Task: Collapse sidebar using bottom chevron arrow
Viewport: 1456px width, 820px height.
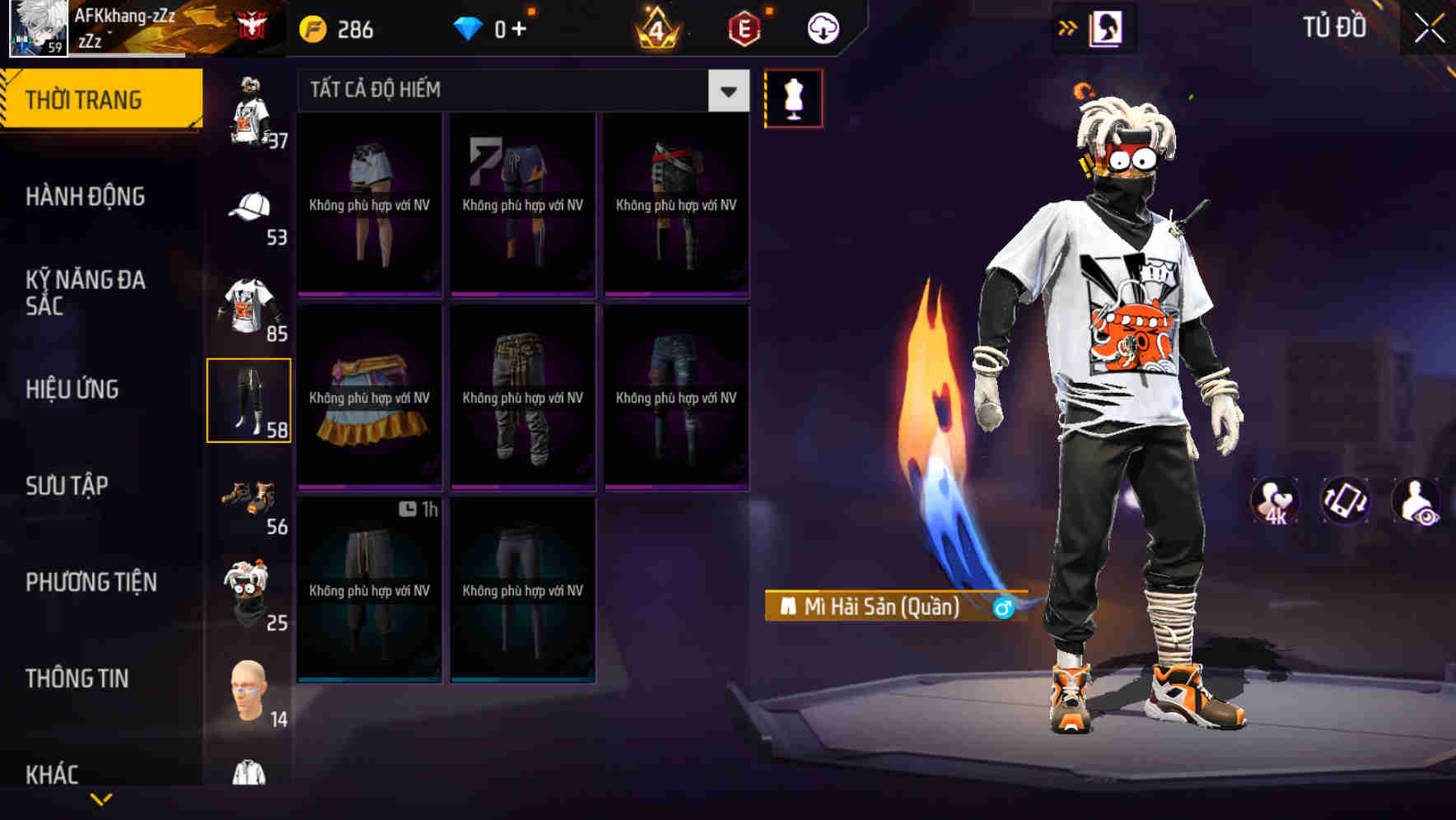Action: point(100,799)
